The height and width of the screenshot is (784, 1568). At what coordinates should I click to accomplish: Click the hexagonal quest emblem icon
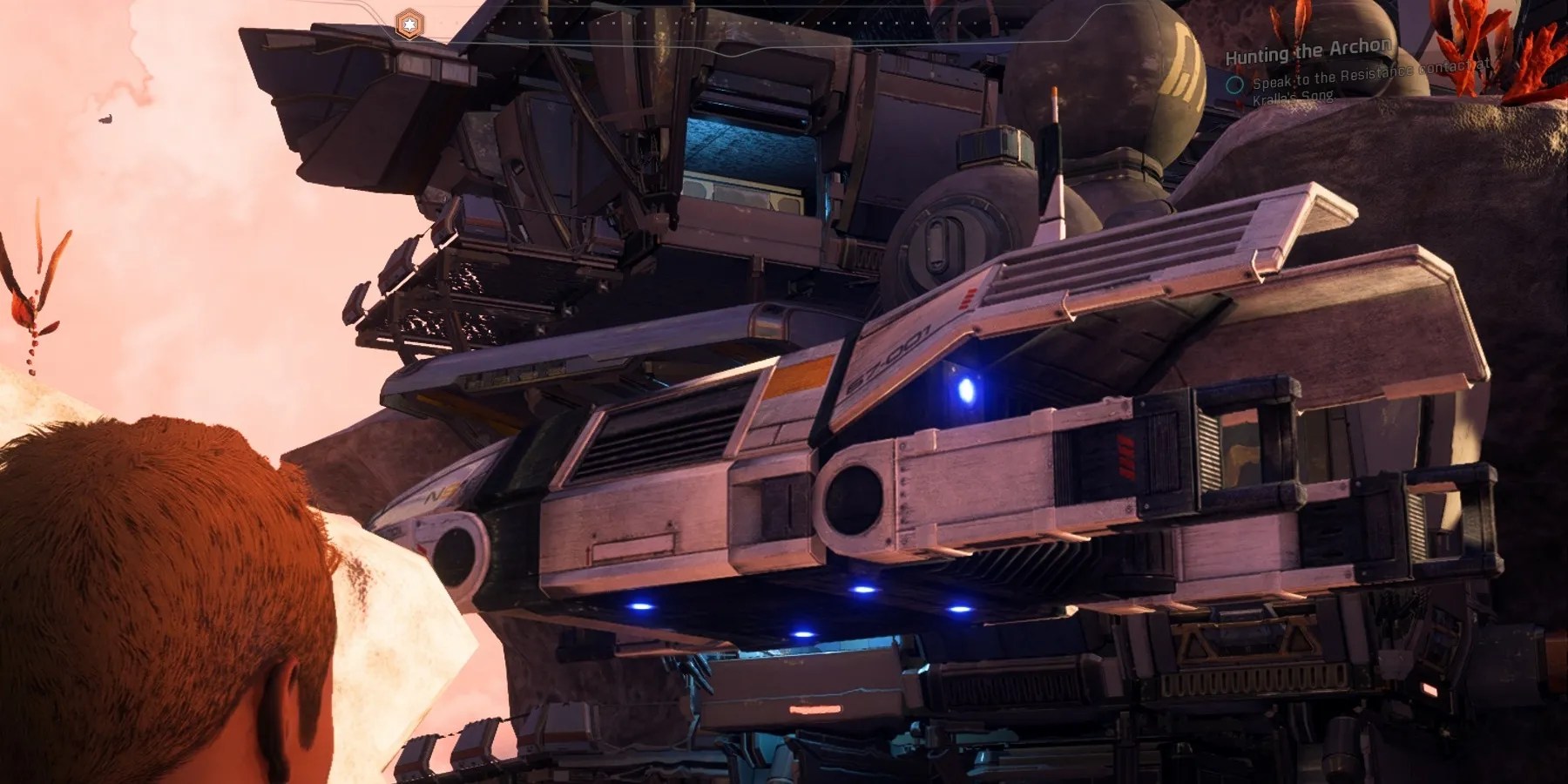(x=408, y=24)
